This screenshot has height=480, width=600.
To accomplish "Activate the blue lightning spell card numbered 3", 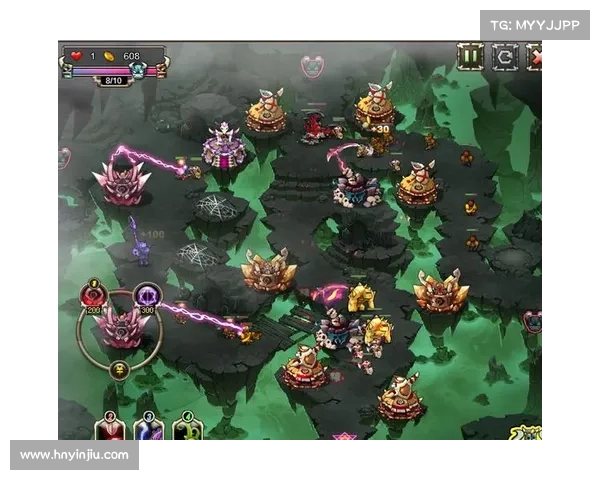I will click(148, 429).
